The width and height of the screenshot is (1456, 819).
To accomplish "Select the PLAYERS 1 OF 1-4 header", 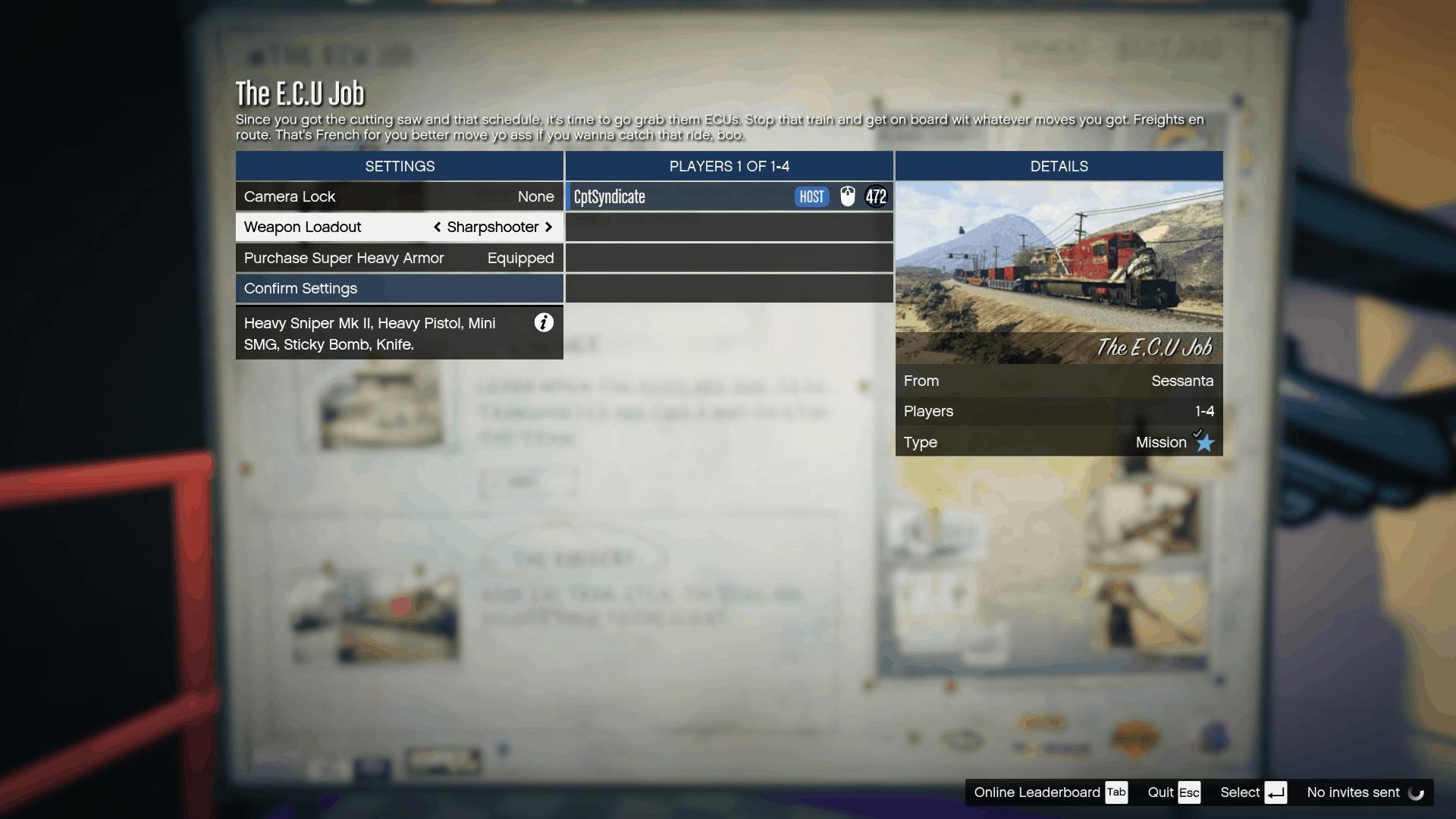I will [x=729, y=166].
